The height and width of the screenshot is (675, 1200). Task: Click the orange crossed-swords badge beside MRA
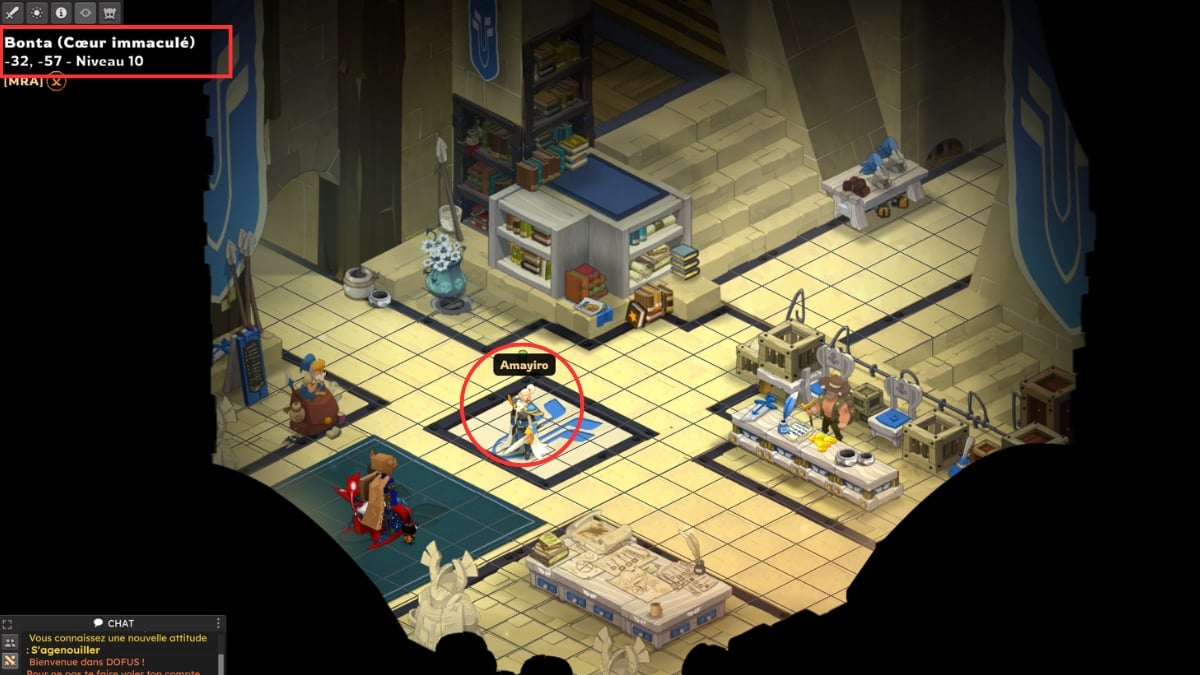pyautogui.click(x=57, y=81)
